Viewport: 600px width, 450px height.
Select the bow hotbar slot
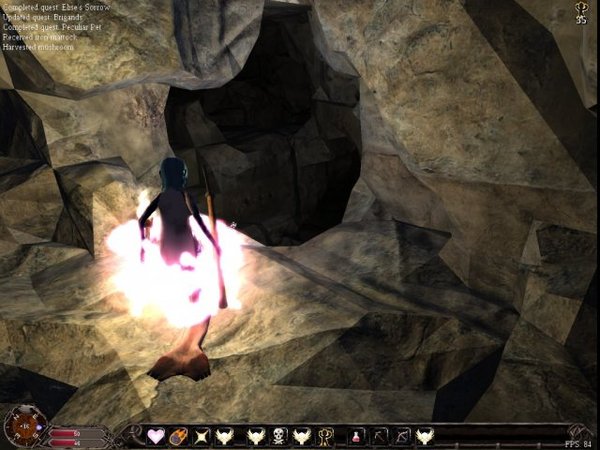click(402, 436)
